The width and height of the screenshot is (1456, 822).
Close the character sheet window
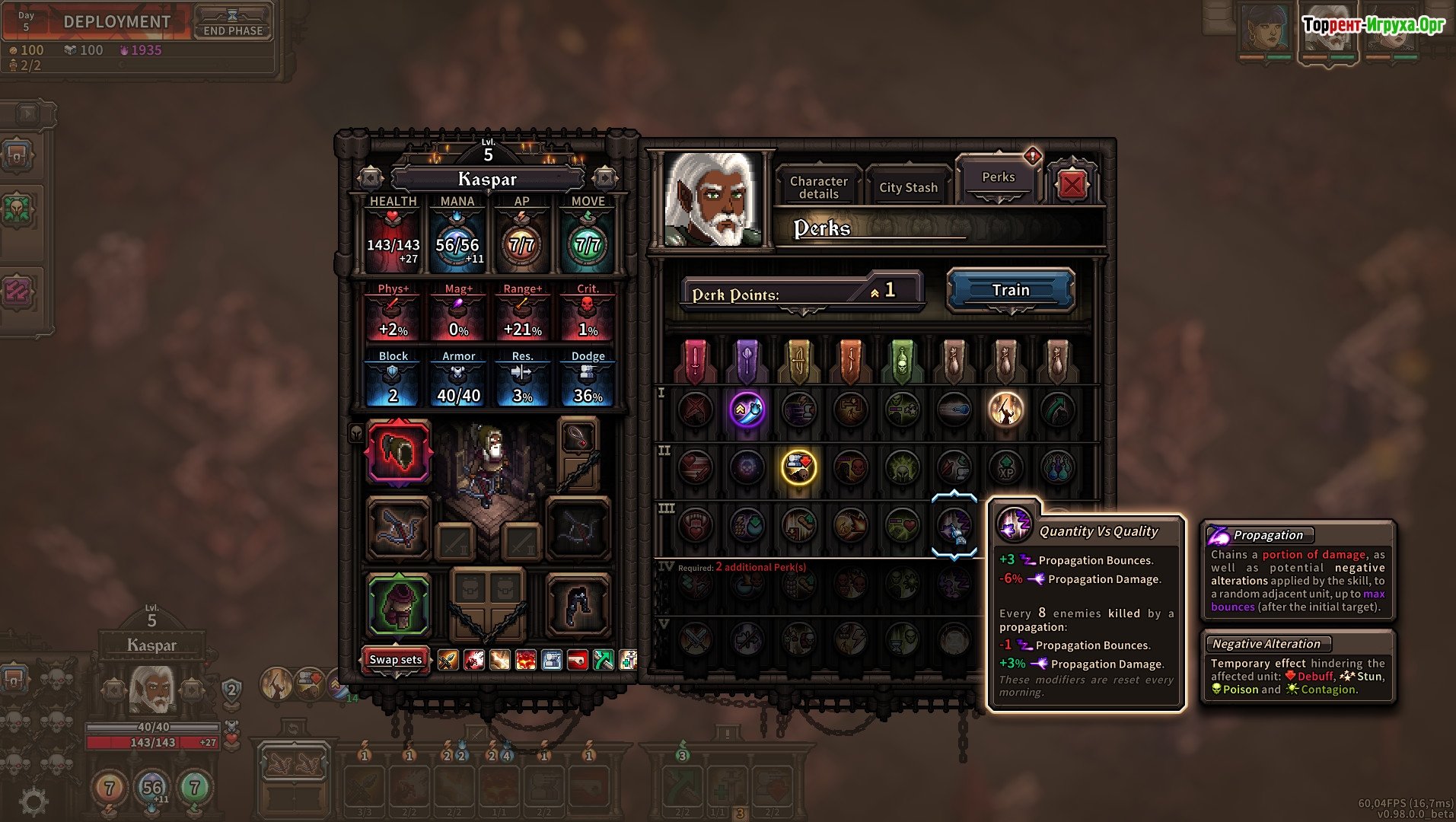click(1072, 185)
